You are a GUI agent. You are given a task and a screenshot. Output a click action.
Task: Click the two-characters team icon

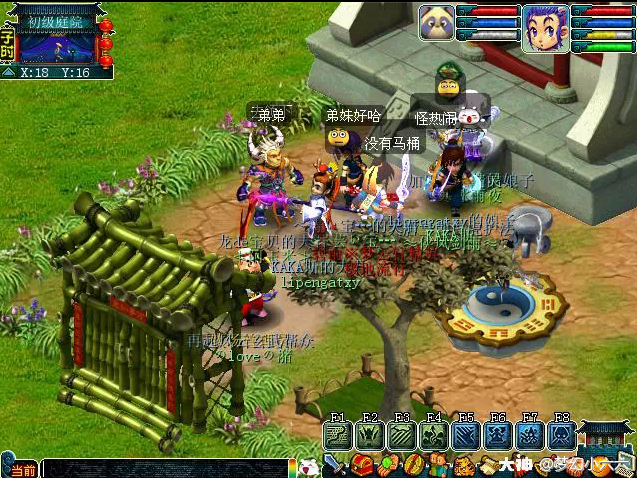click(x=439, y=466)
